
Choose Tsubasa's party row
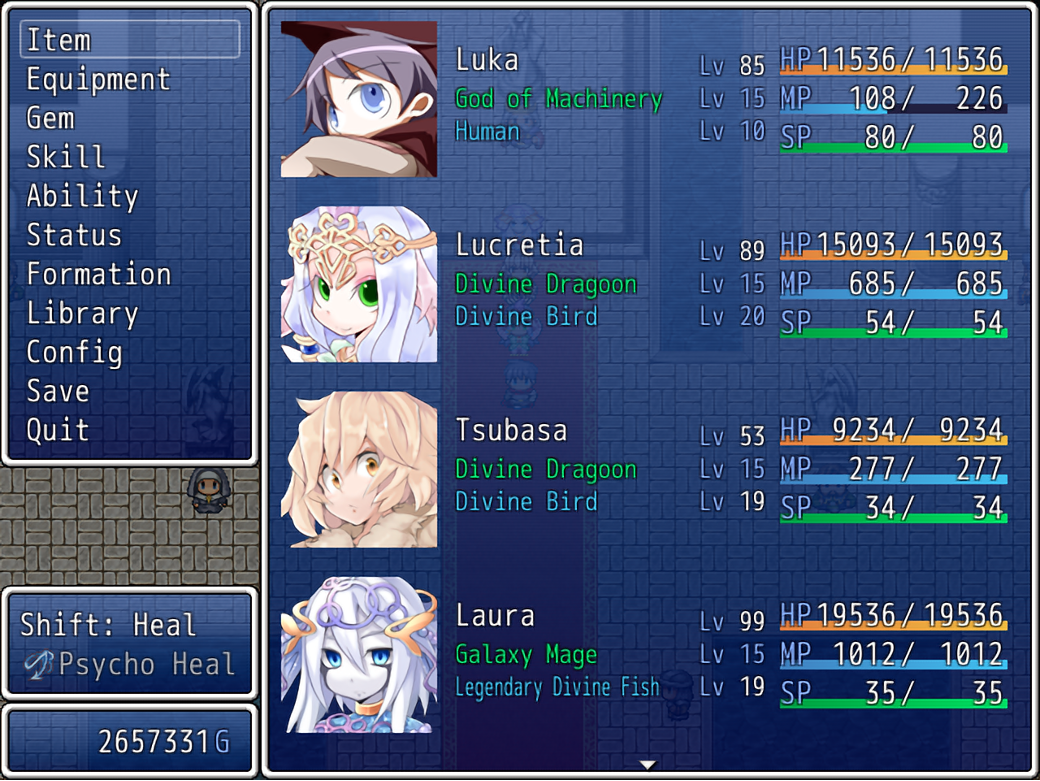click(647, 469)
